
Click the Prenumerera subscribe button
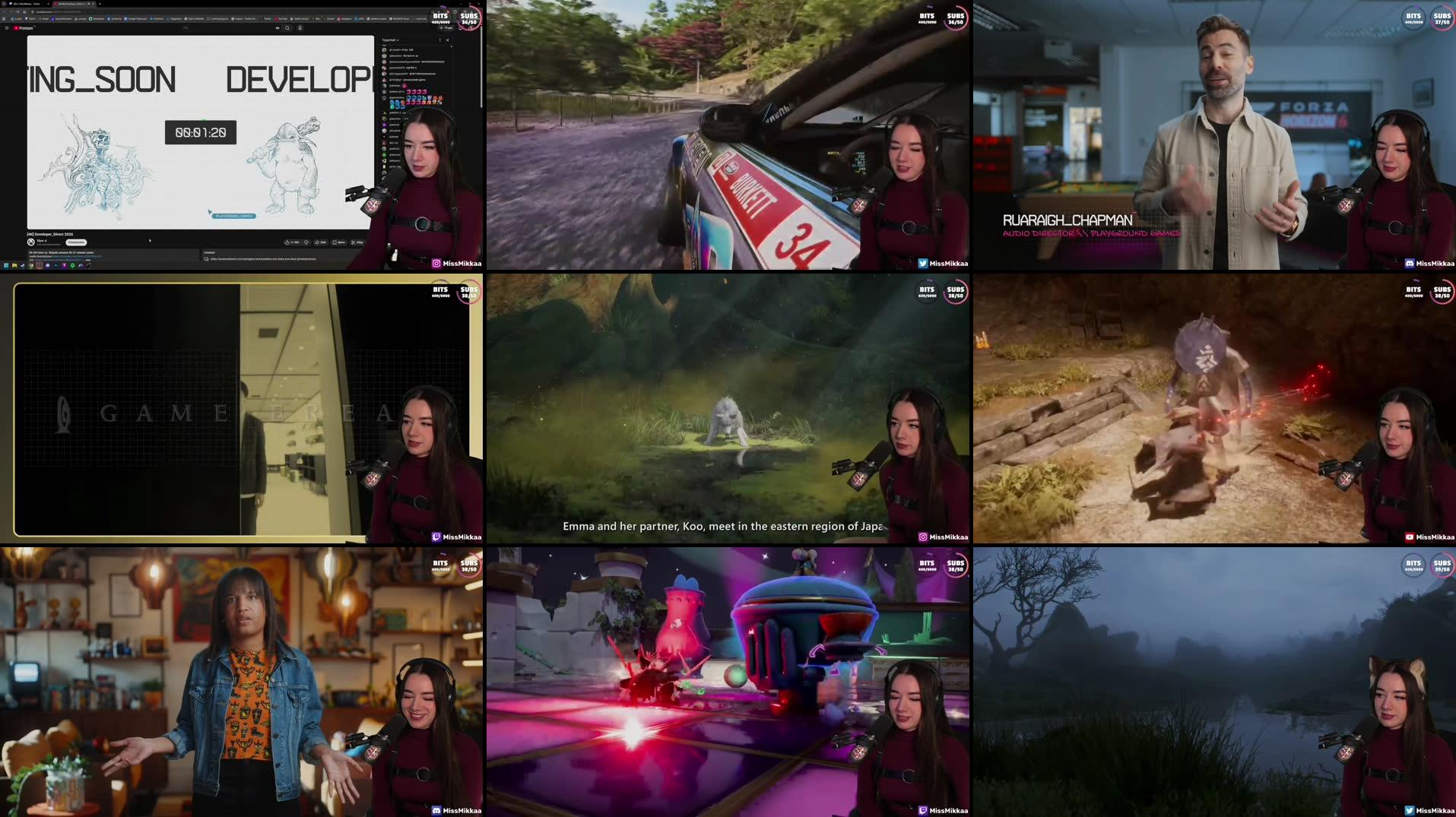pyautogui.click(x=76, y=242)
